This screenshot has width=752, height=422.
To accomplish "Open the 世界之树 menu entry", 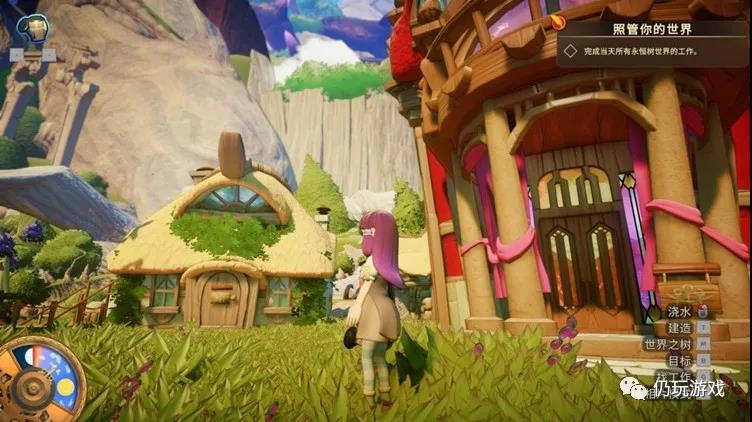I will point(667,343).
